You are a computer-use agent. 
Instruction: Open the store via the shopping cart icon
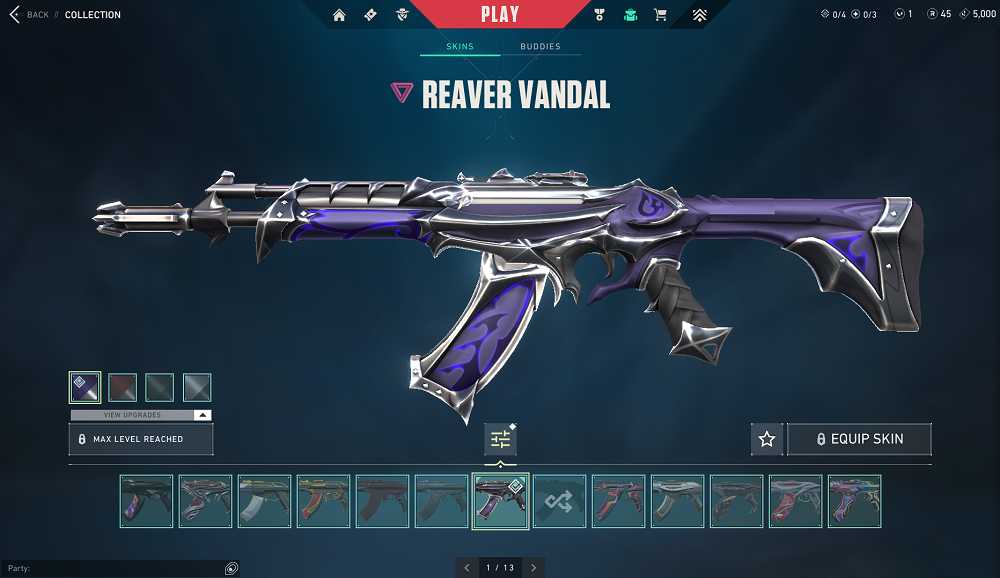click(x=660, y=15)
